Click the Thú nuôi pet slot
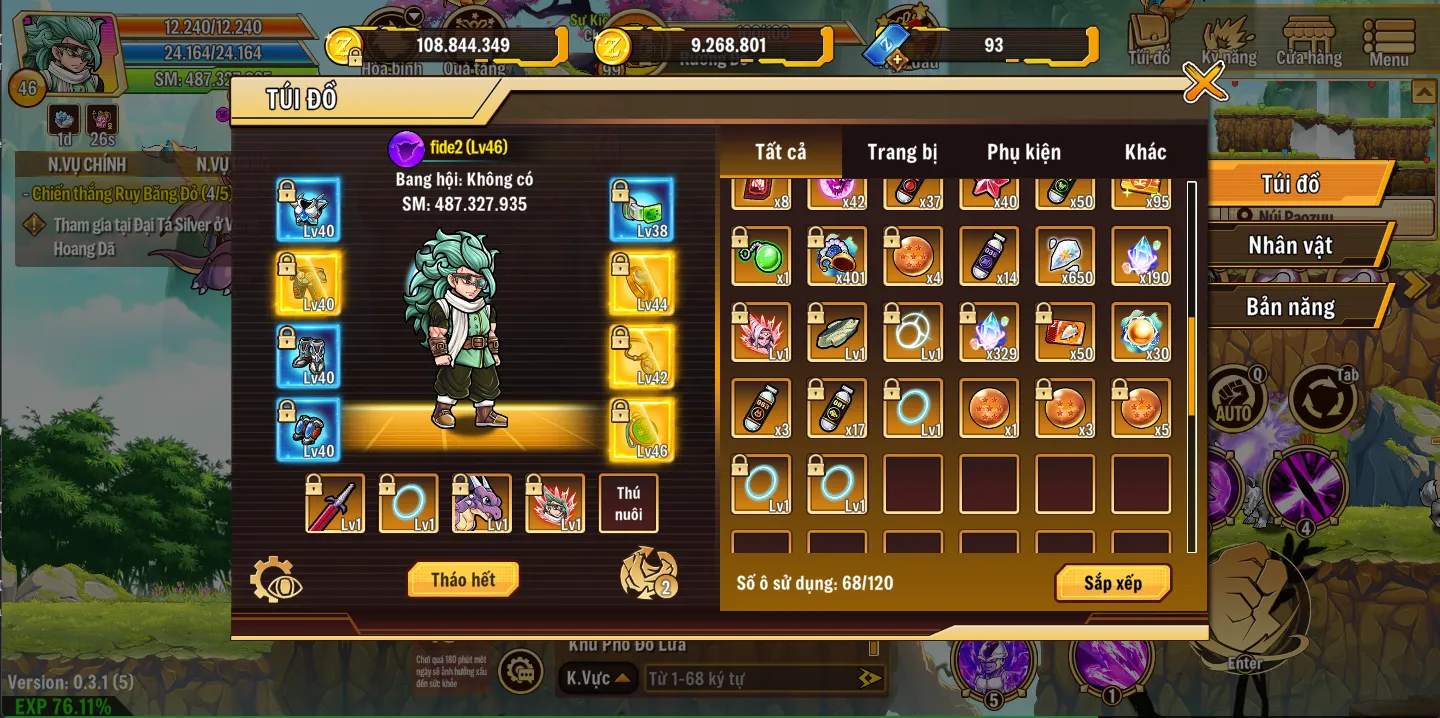Image resolution: width=1440 pixels, height=718 pixels. (x=628, y=503)
